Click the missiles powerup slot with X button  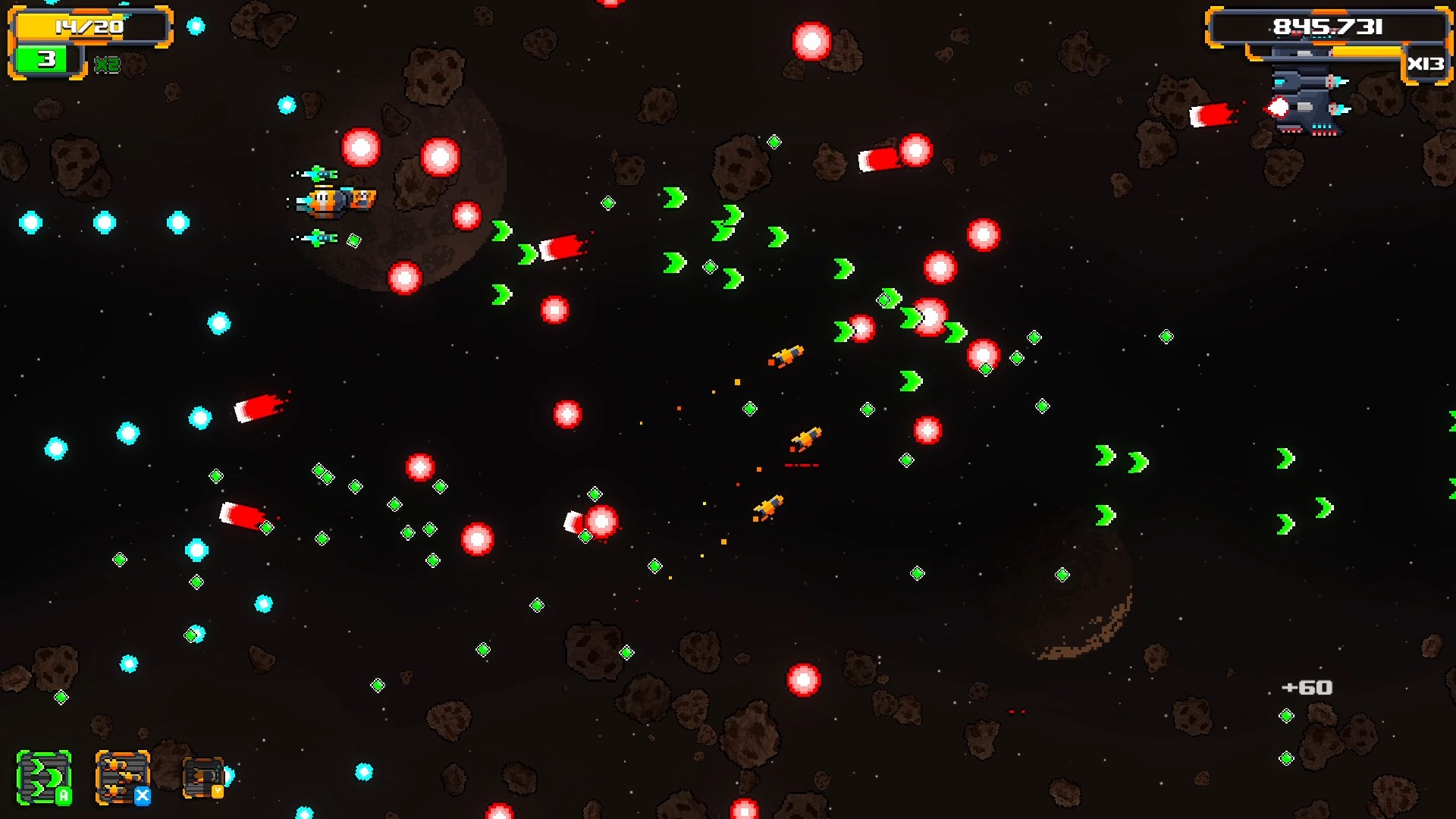coord(121,777)
